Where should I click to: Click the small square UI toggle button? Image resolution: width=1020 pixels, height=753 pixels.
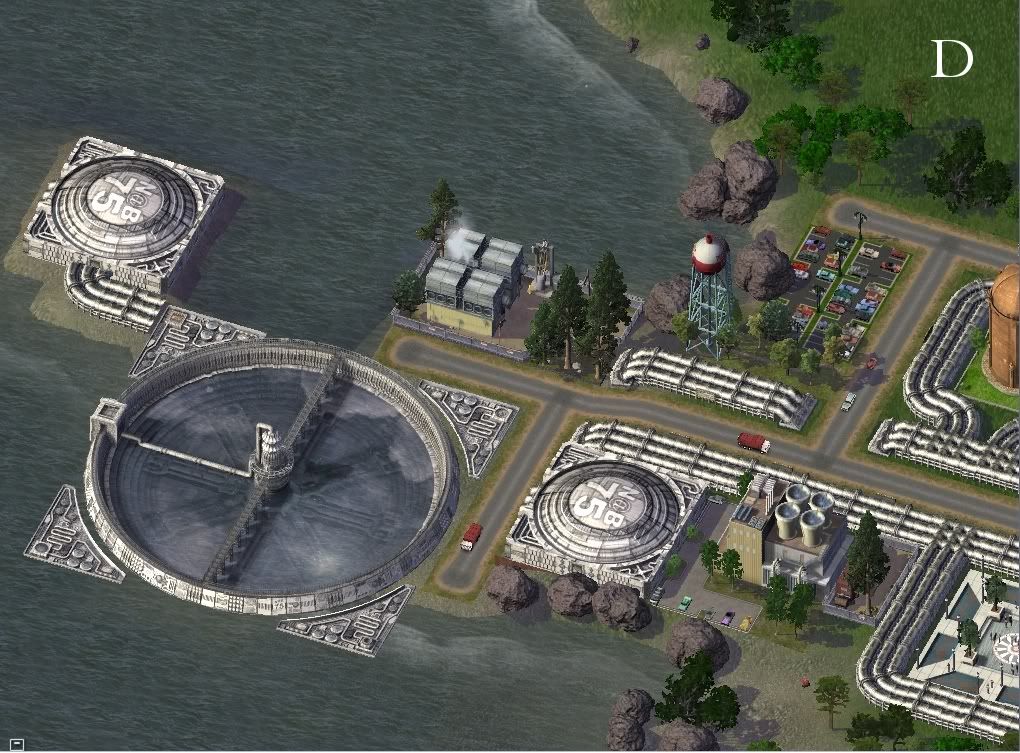pos(17,743)
